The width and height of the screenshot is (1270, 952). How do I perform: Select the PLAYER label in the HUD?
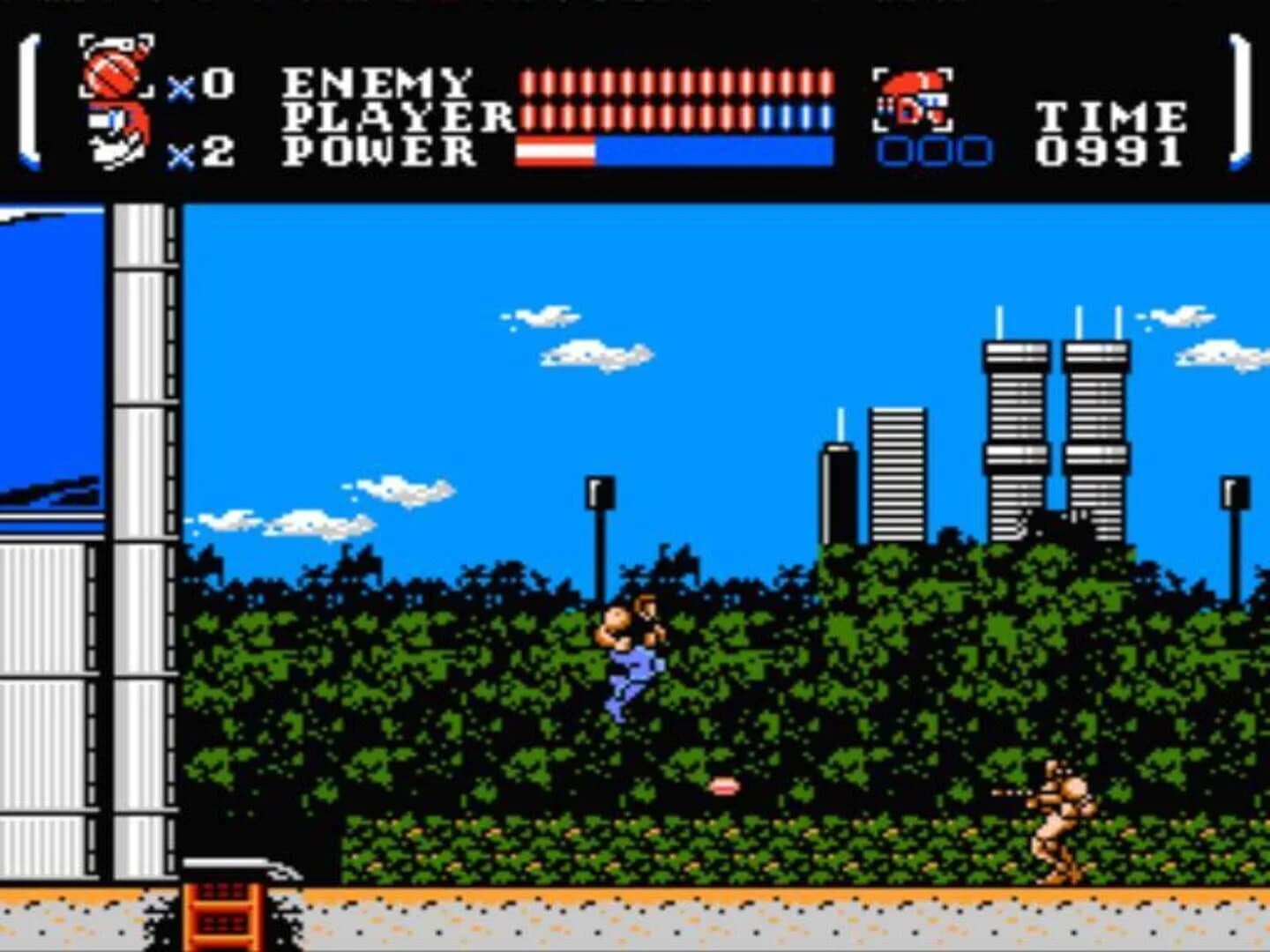tap(397, 115)
